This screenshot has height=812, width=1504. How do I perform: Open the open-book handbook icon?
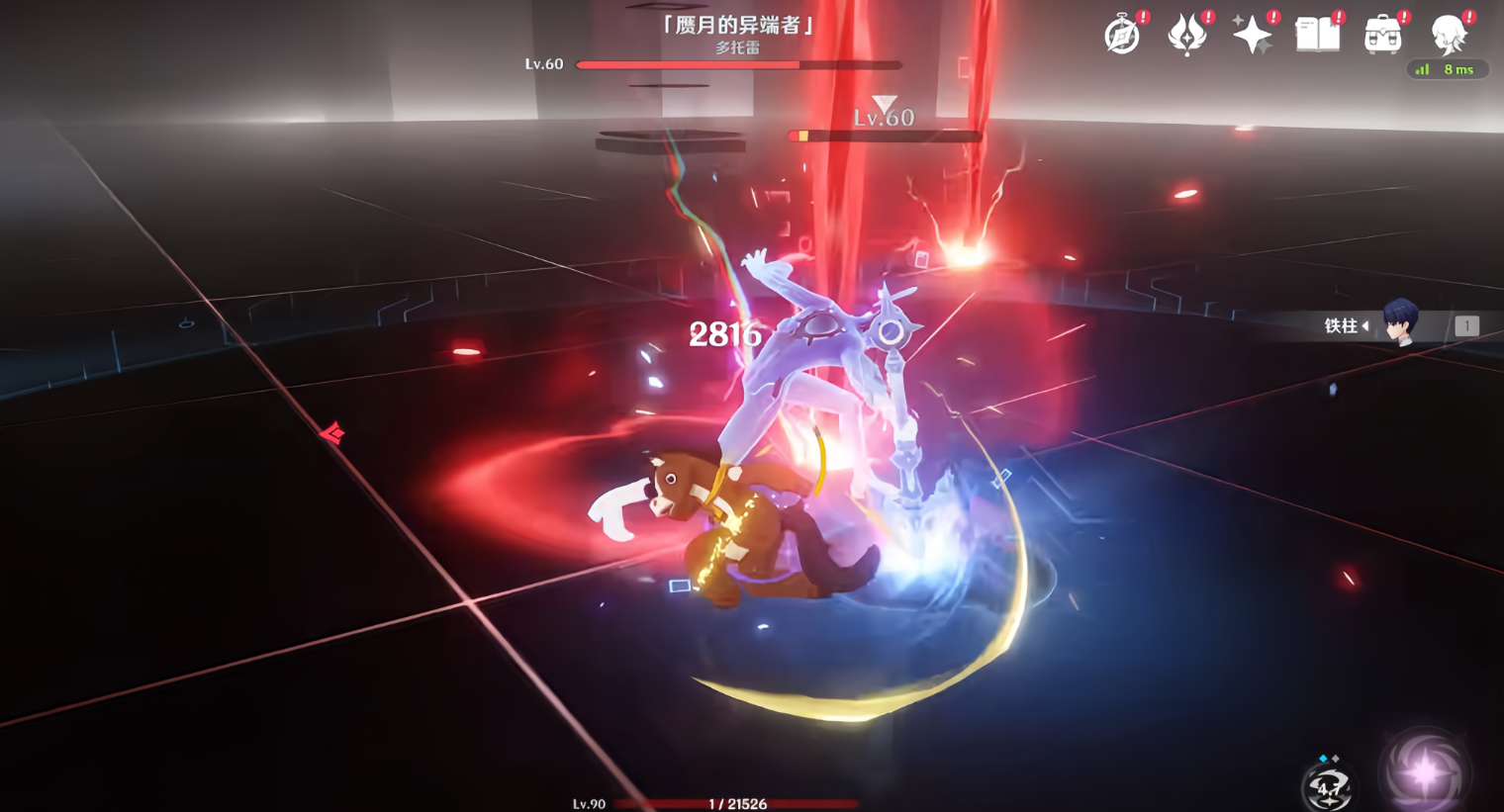tap(1317, 36)
